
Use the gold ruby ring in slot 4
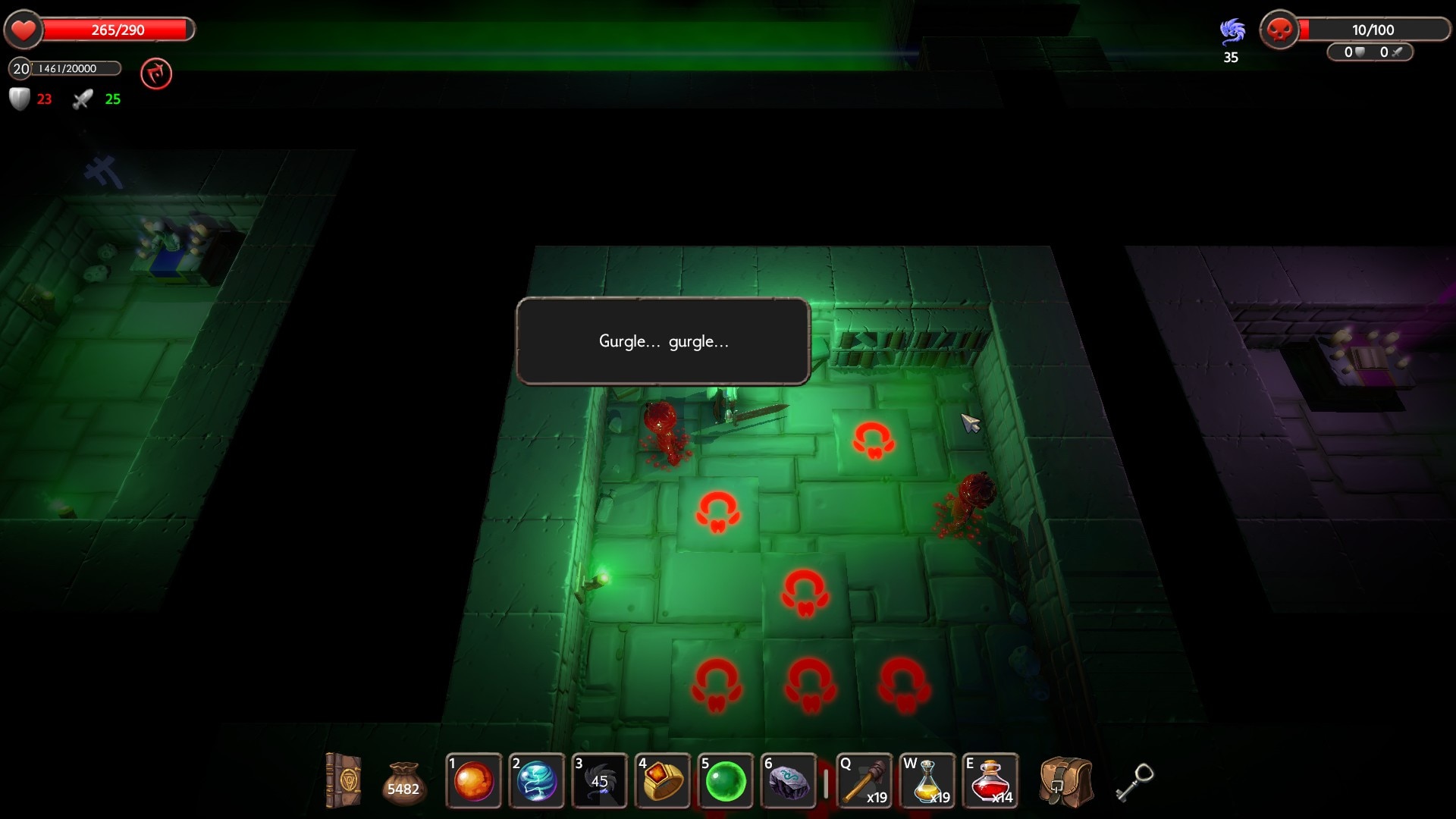(x=662, y=780)
